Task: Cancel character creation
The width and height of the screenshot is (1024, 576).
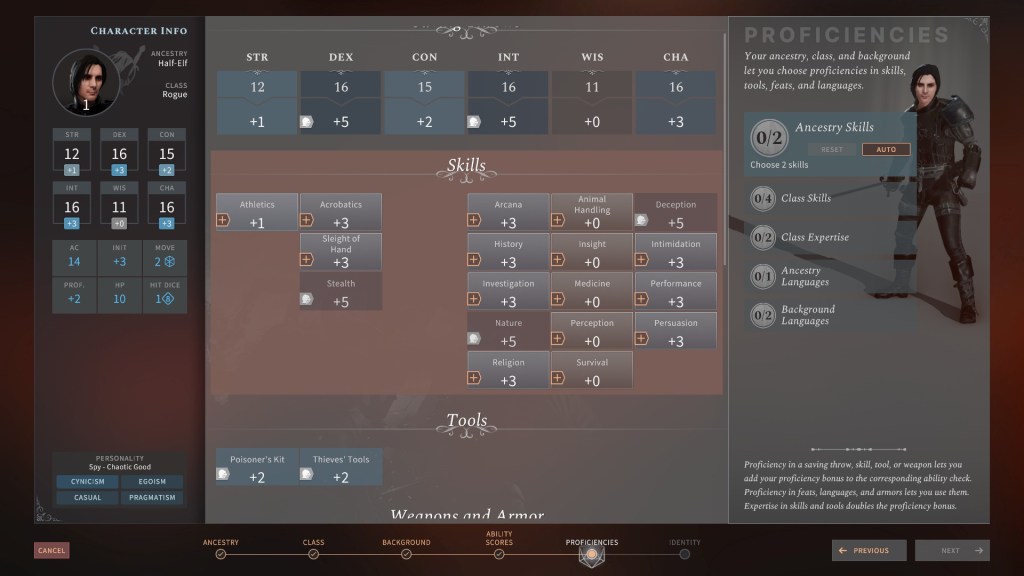Action: [51, 550]
